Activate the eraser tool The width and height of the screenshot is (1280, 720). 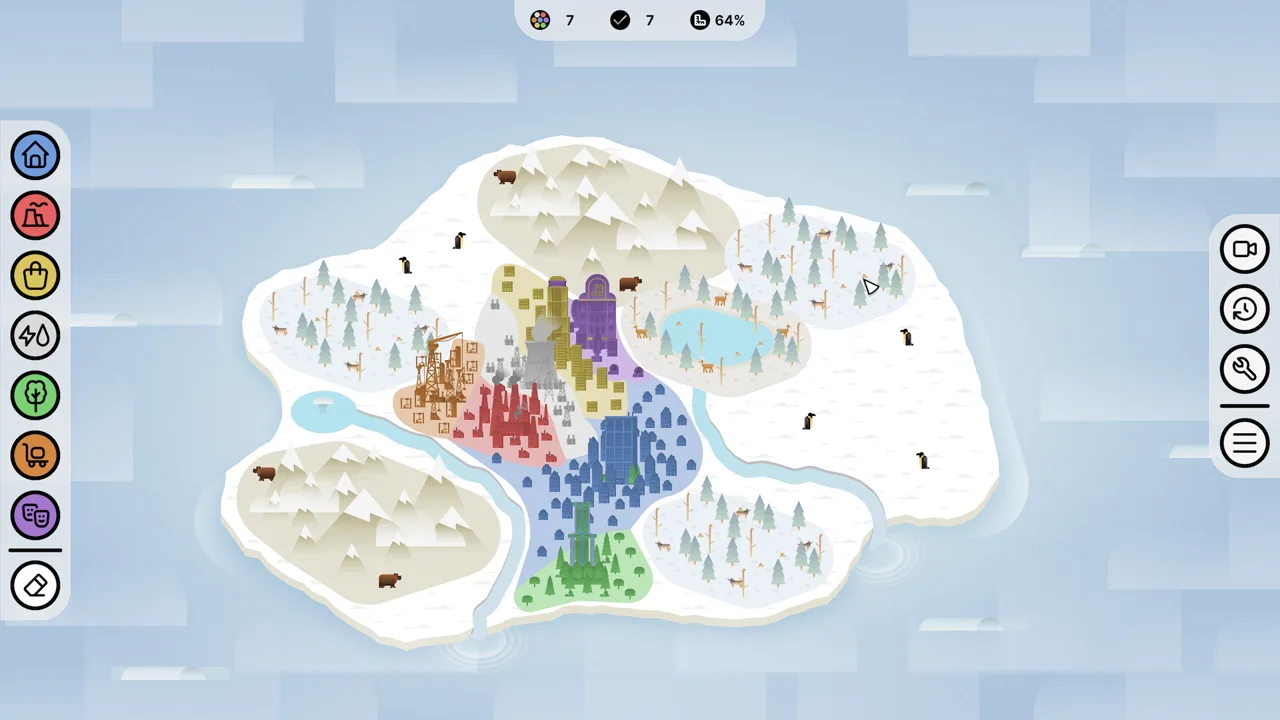point(36,585)
